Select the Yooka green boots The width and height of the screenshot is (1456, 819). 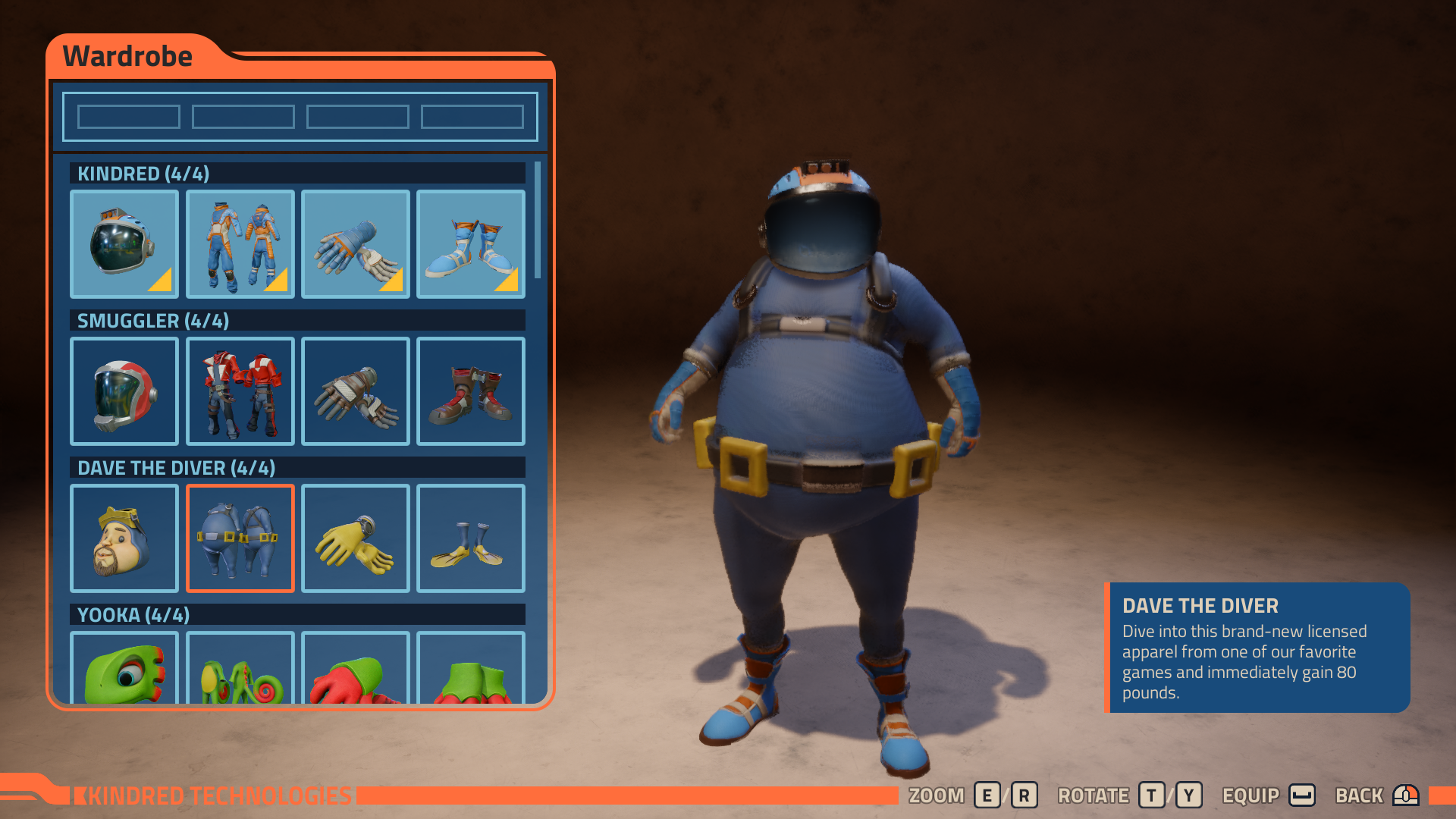coord(470,668)
